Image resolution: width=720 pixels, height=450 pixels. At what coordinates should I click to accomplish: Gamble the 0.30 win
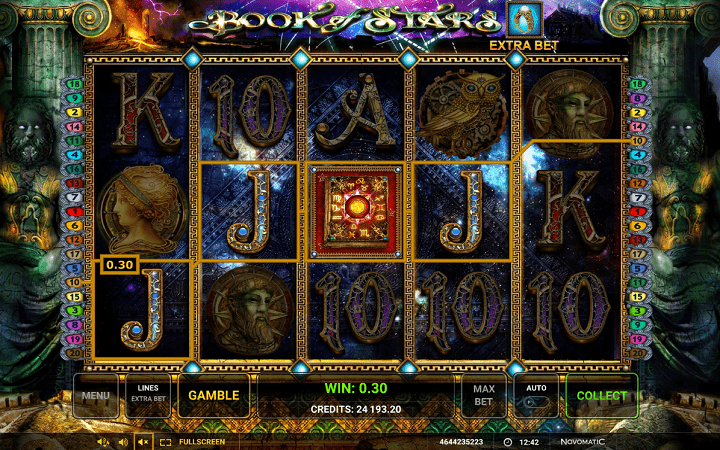(214, 396)
